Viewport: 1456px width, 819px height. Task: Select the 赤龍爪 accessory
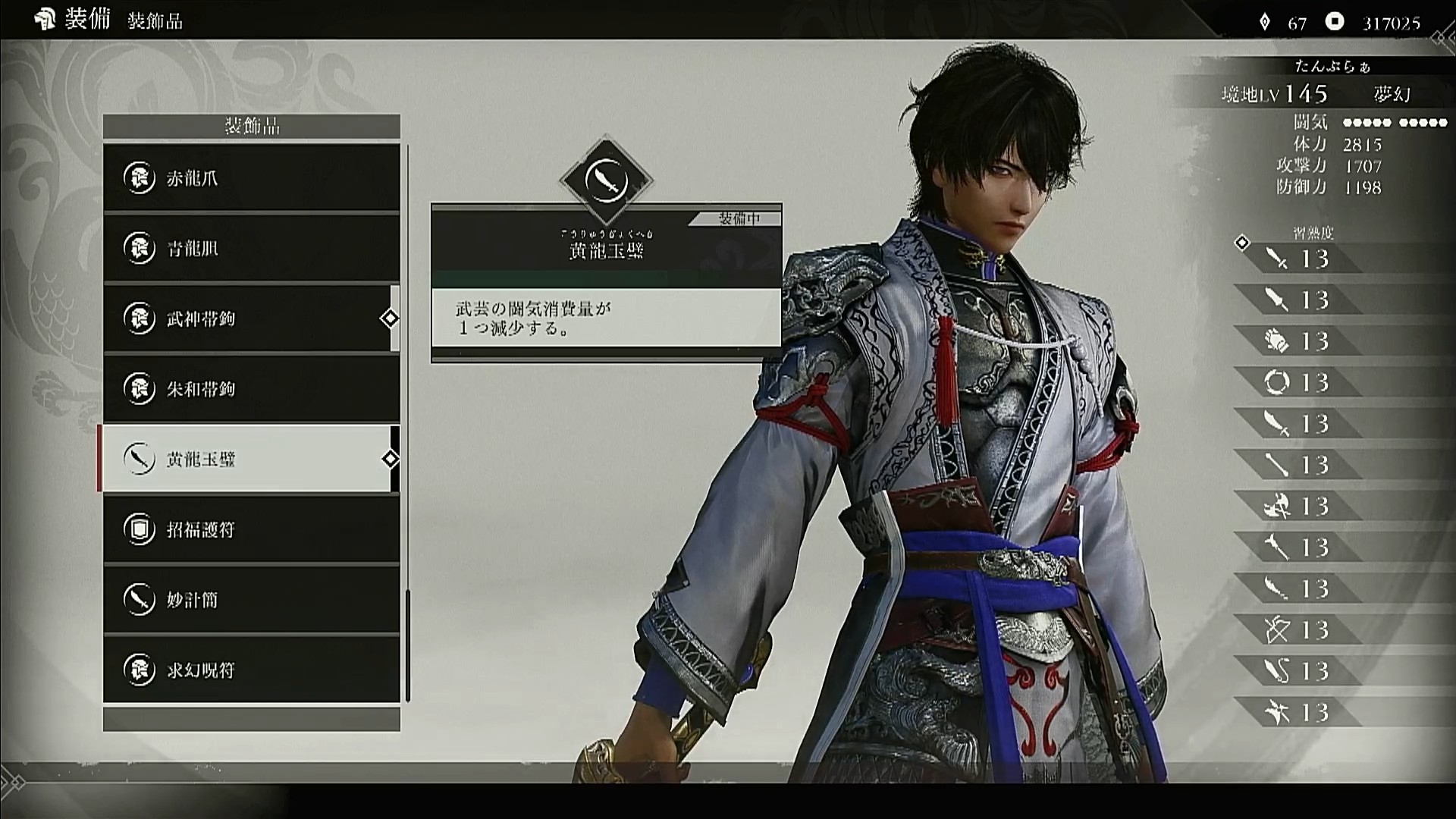tap(251, 178)
